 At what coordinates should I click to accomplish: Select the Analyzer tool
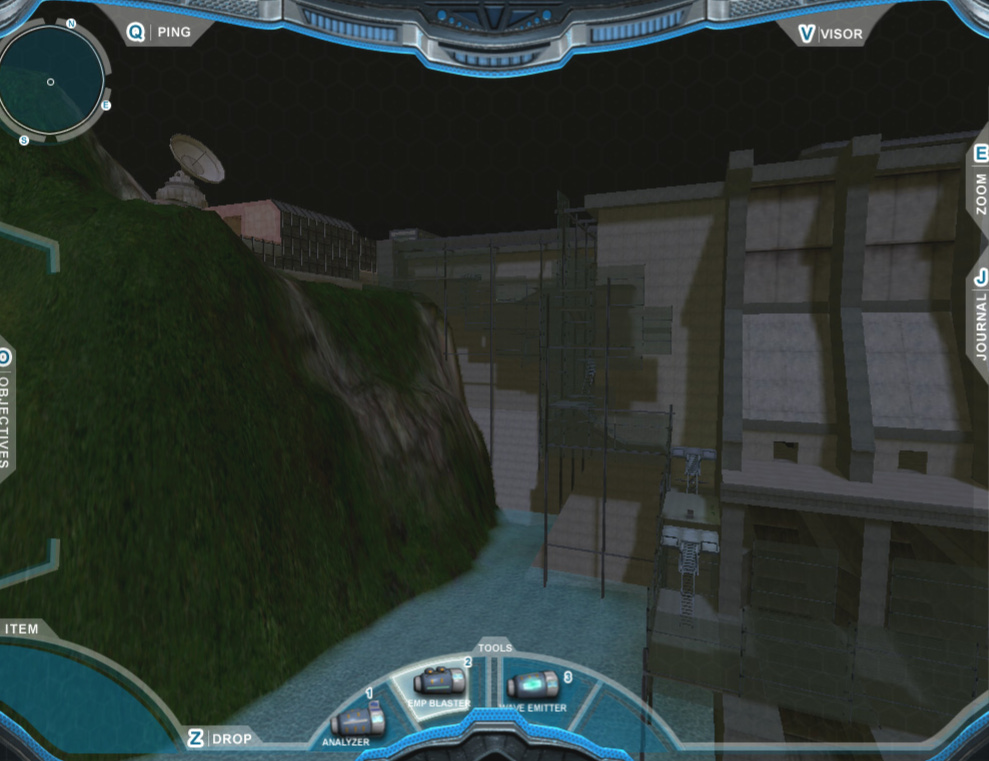click(x=357, y=722)
